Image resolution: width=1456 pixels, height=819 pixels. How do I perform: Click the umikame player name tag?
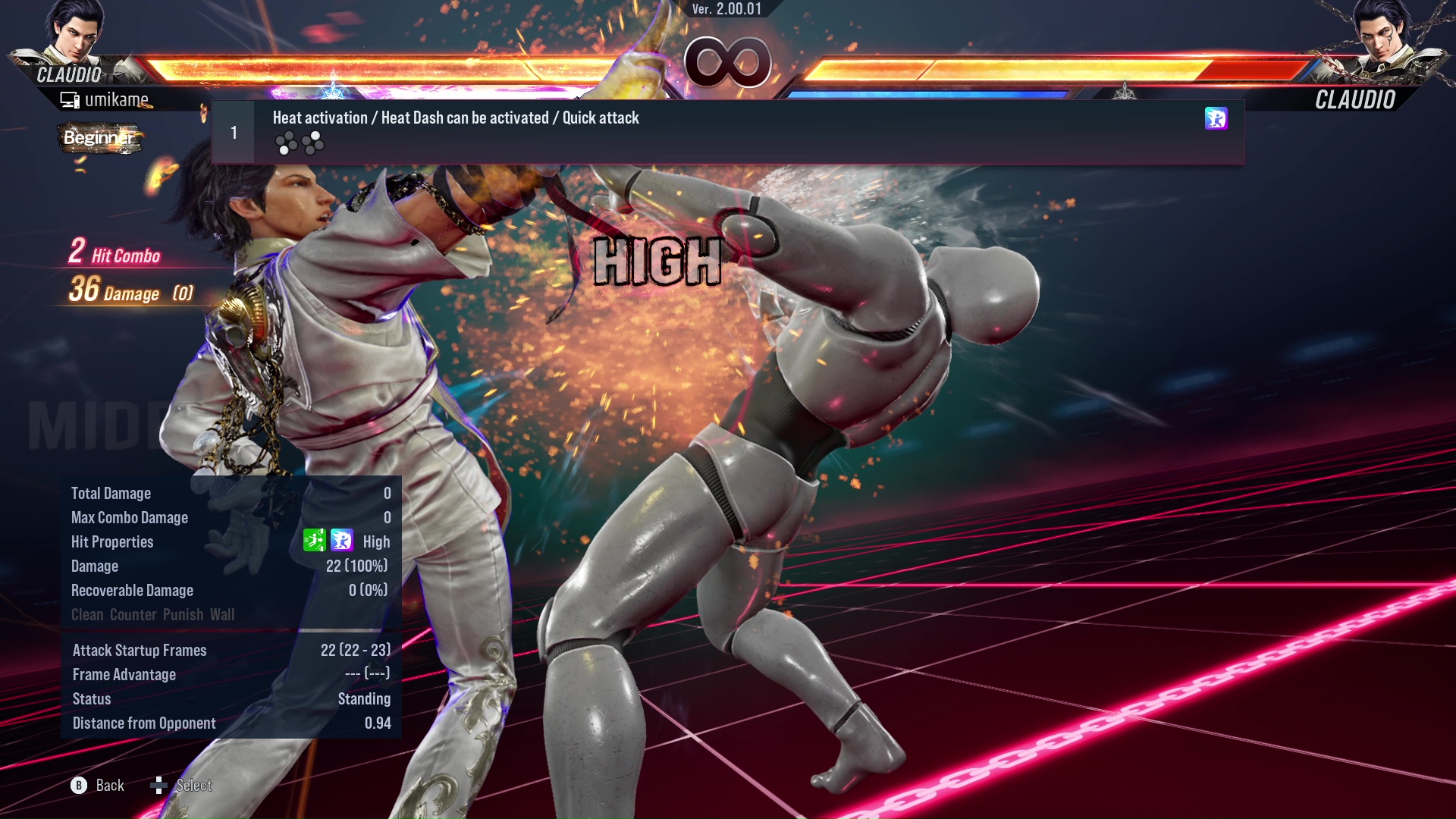point(118,99)
